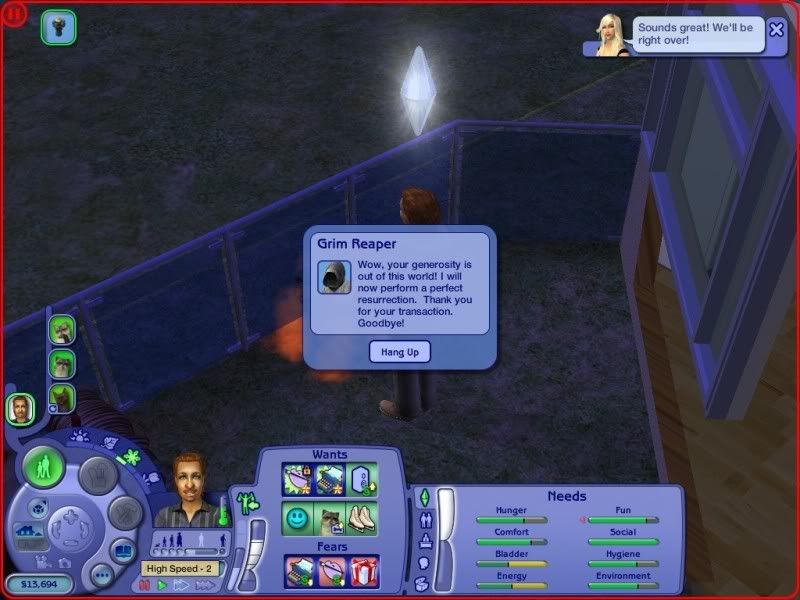Viewport: 800px width, 600px height.
Task: Switch to Live mode
Action: [43, 467]
